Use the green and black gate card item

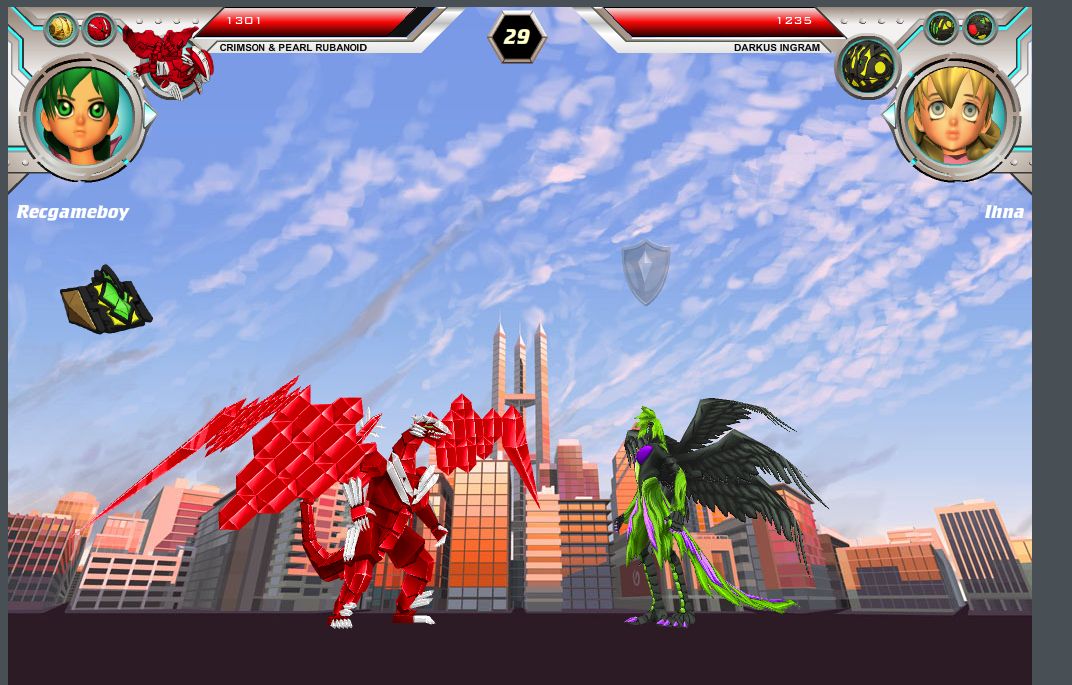click(106, 299)
